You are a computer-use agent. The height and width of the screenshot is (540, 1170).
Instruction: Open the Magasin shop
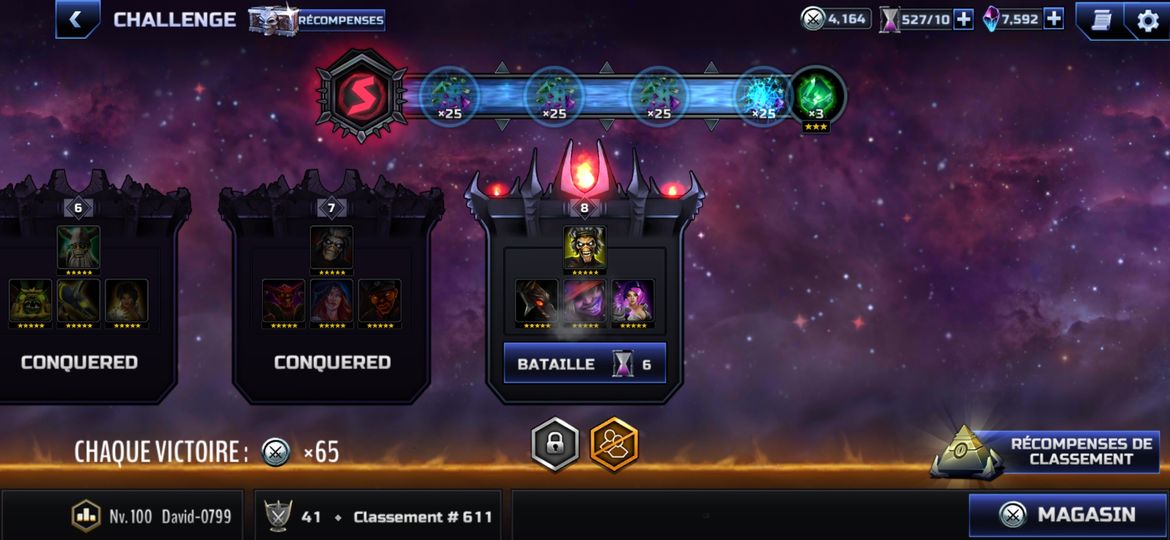[x=1068, y=515]
